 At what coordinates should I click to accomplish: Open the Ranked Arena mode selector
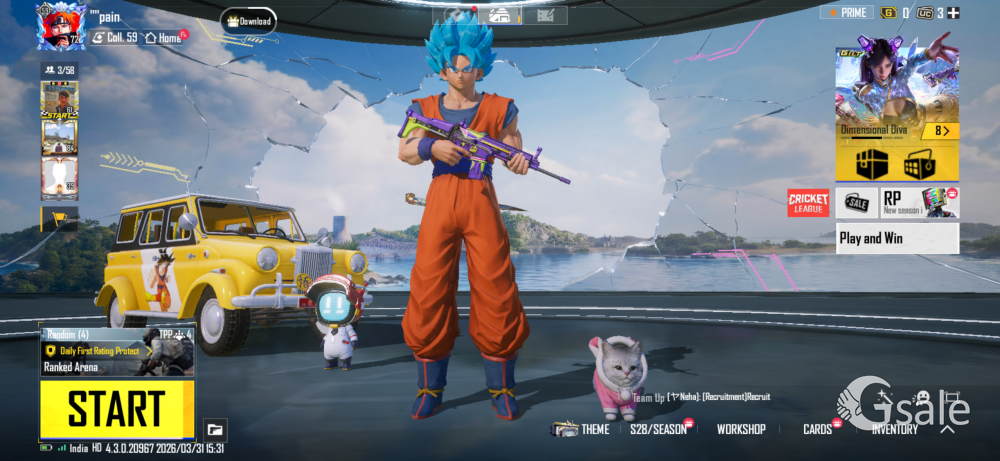click(117, 351)
